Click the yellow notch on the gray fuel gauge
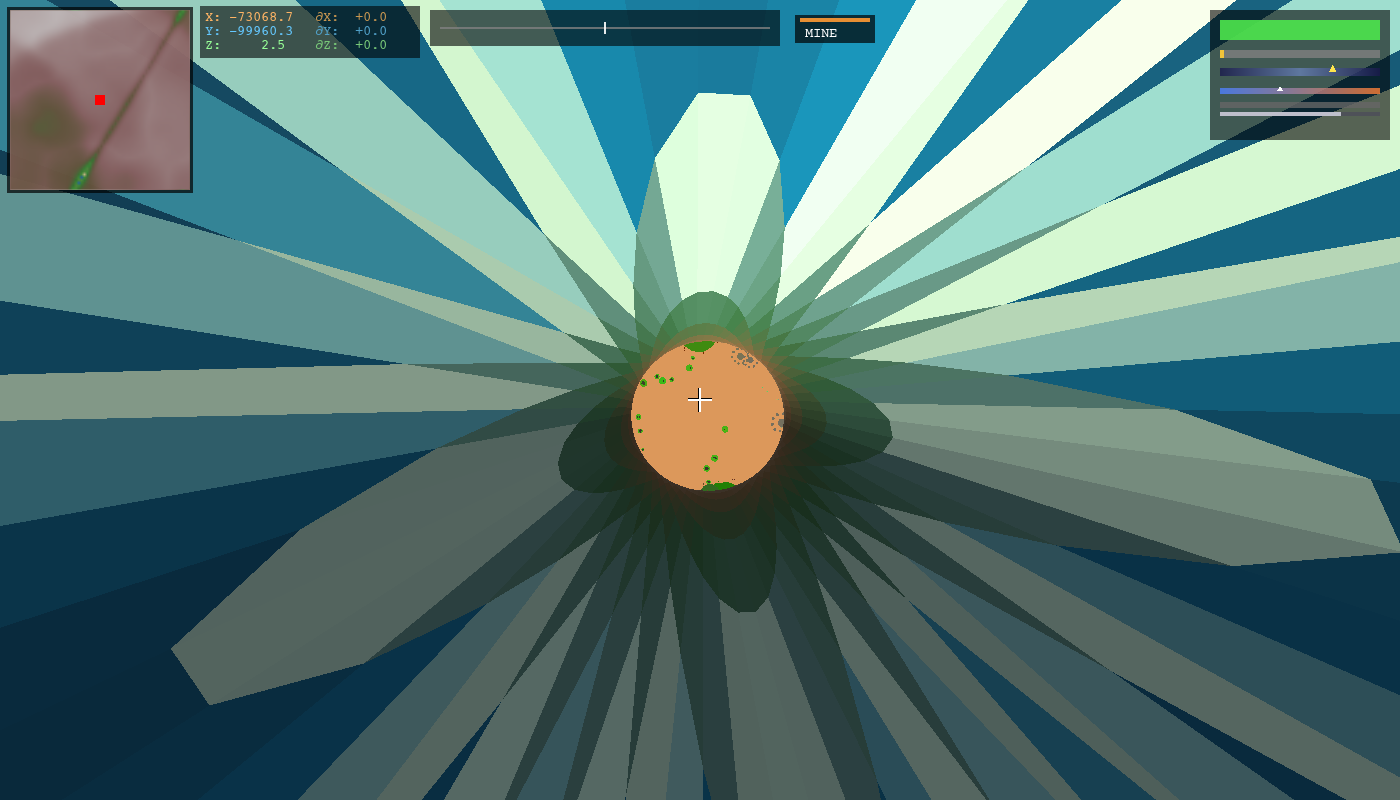The height and width of the screenshot is (800, 1400). pyautogui.click(x=1222, y=53)
